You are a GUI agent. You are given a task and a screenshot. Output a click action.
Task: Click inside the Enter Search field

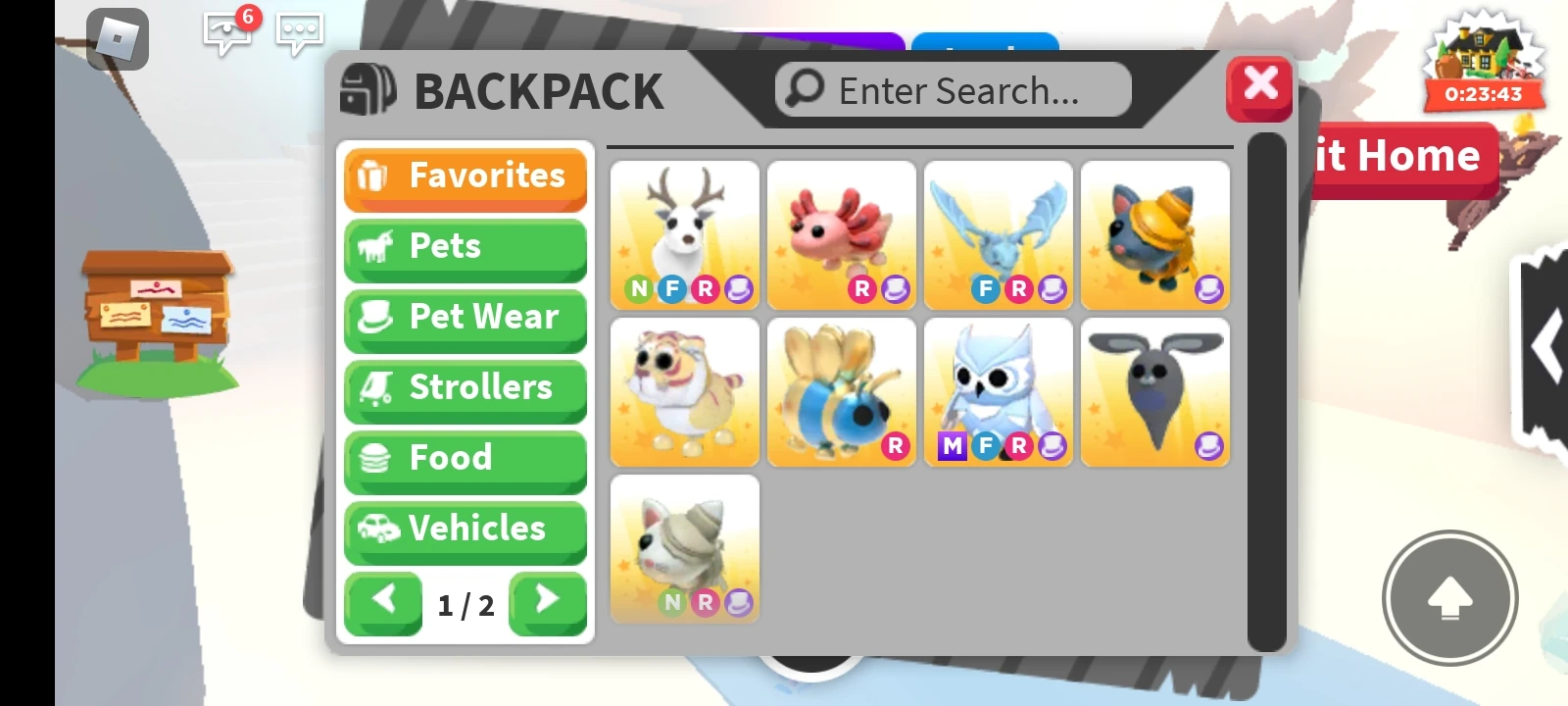(955, 89)
